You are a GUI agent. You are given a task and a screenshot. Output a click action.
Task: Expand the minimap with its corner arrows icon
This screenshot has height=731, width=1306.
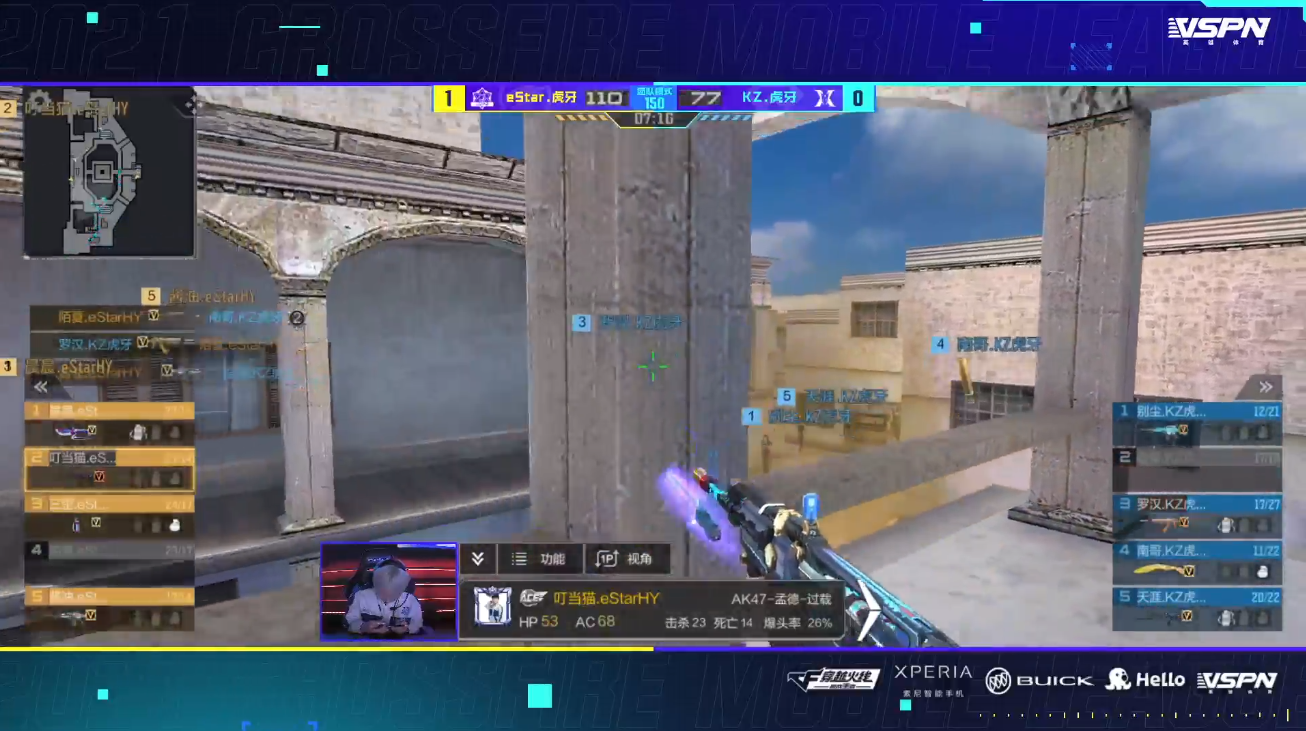point(187,102)
